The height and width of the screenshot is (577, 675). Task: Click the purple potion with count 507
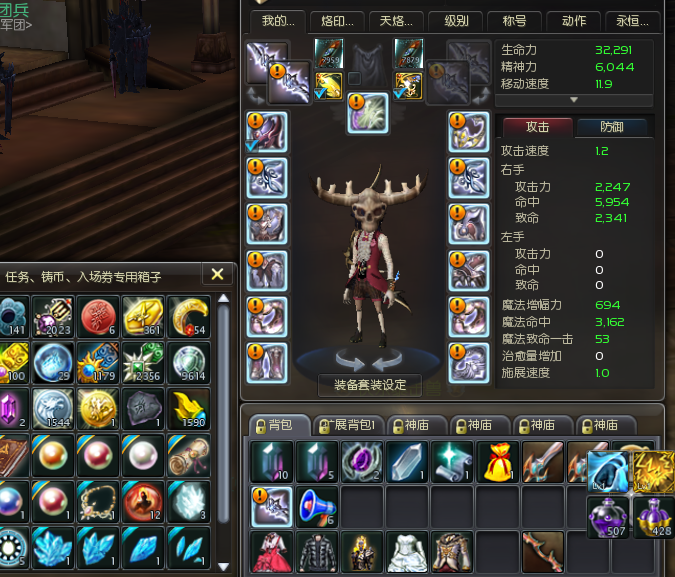(x=608, y=515)
